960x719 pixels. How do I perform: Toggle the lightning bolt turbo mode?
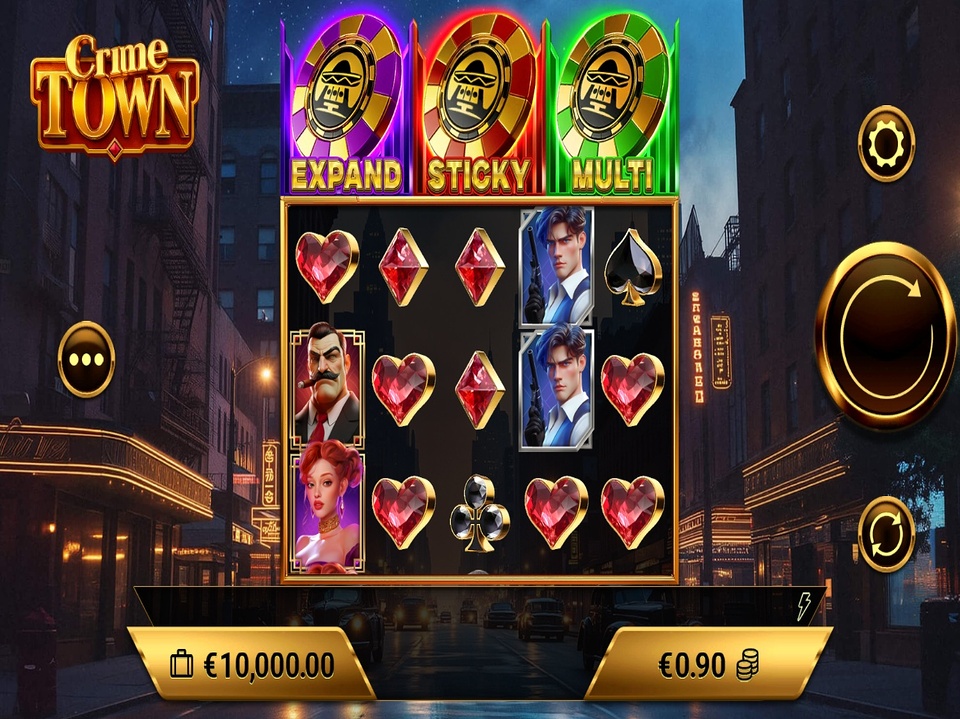coord(804,607)
